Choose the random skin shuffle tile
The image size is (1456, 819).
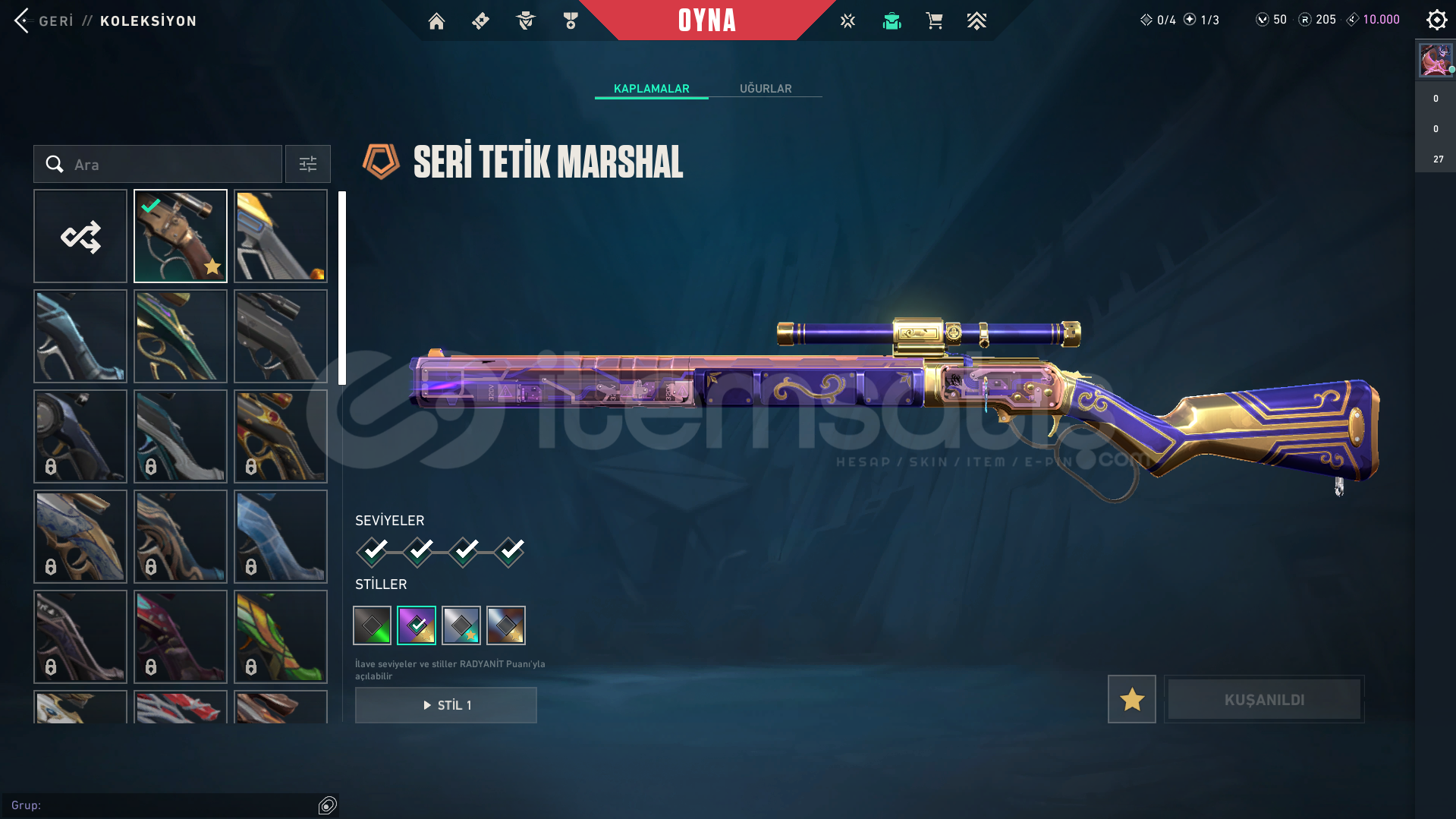(80, 237)
